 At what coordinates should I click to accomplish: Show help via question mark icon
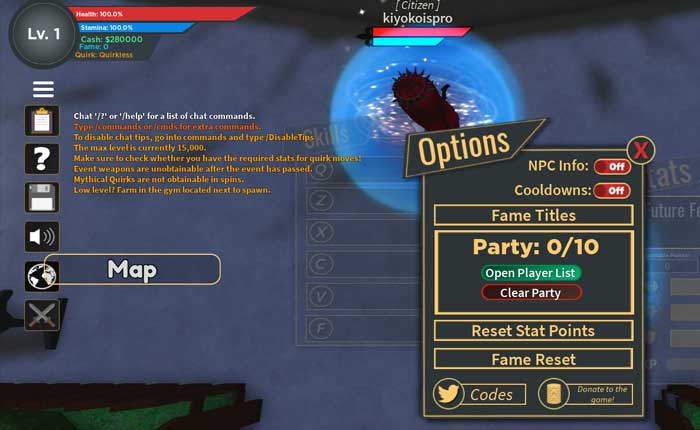click(42, 158)
